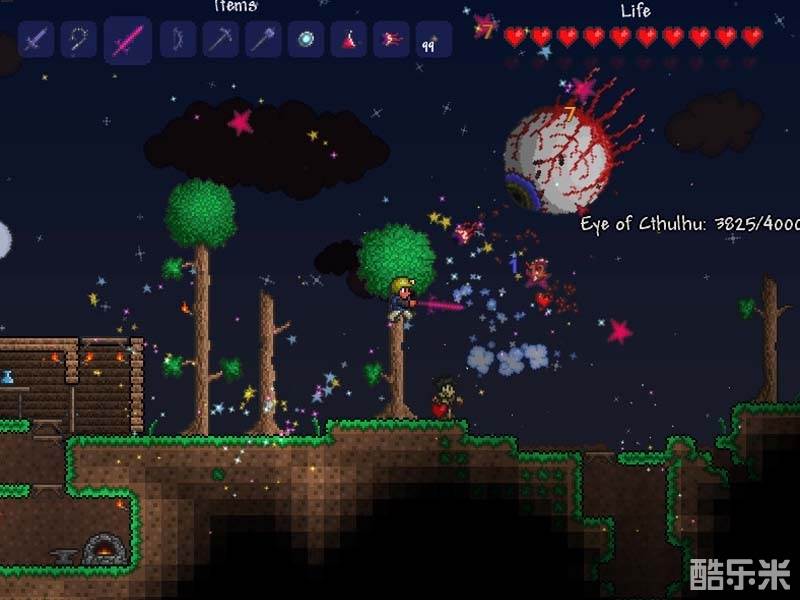Select the slot with the 99 stack

click(433, 40)
